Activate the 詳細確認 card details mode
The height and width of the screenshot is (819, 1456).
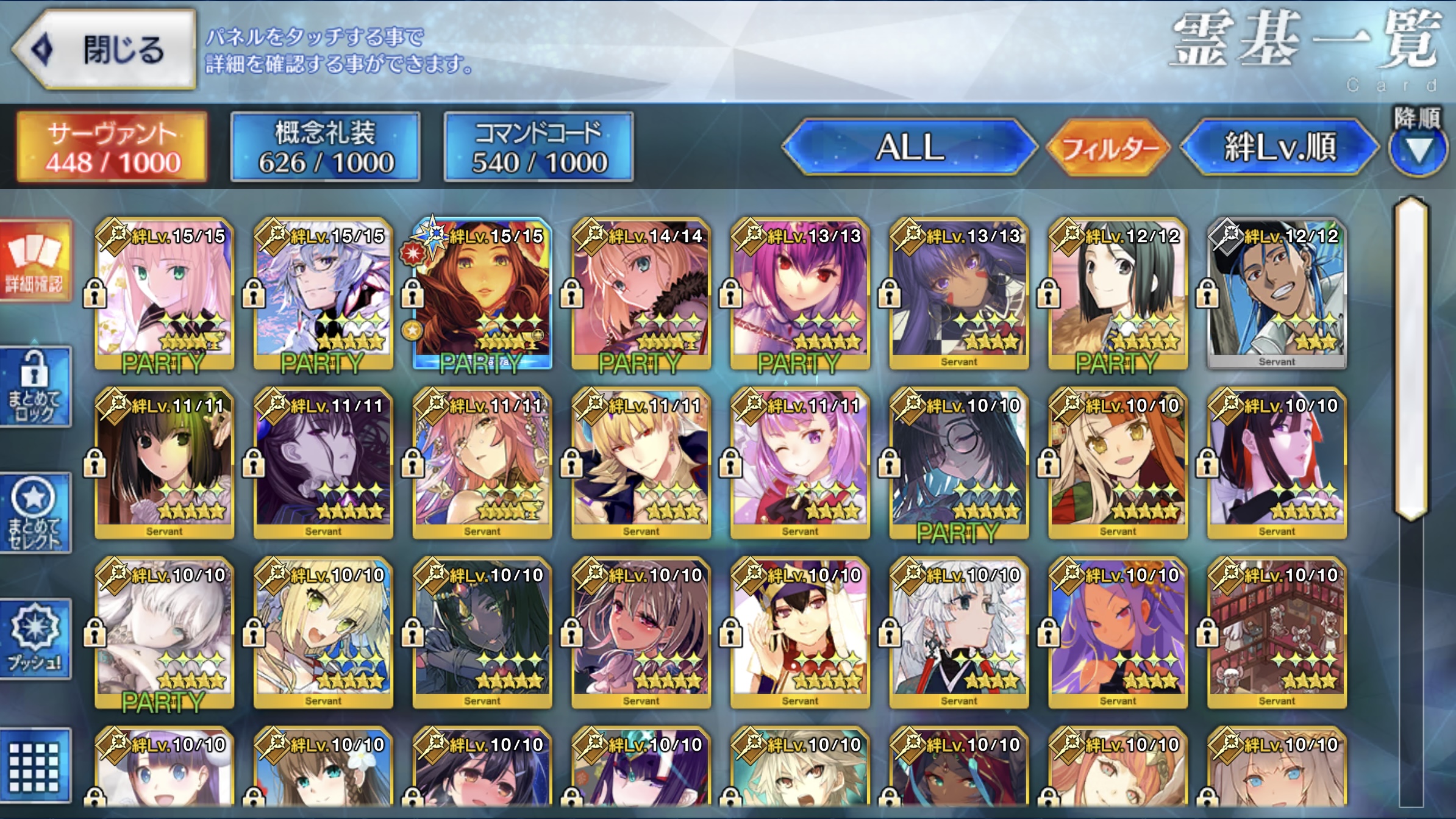point(35,261)
